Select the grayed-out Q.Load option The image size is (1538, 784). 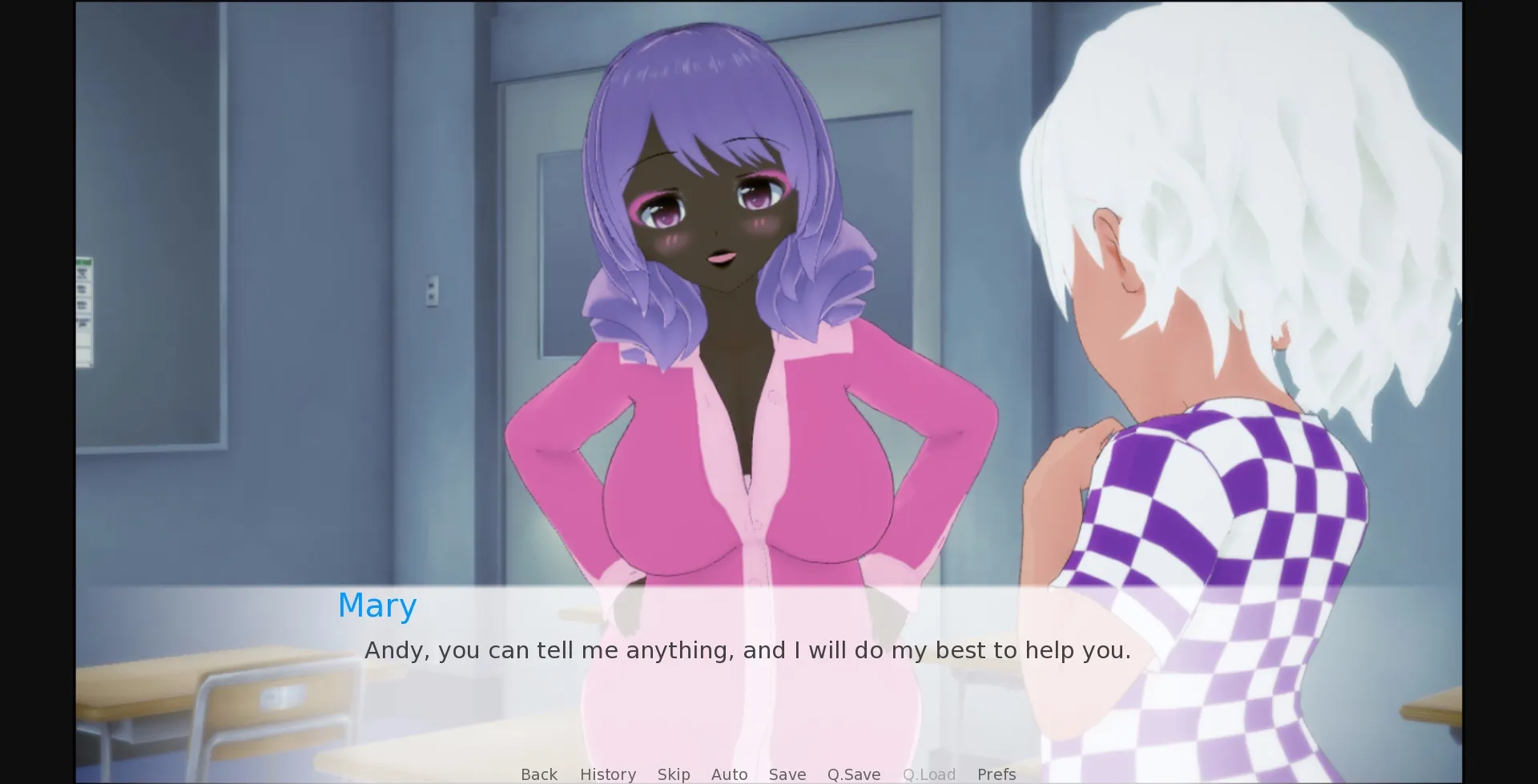point(929,774)
